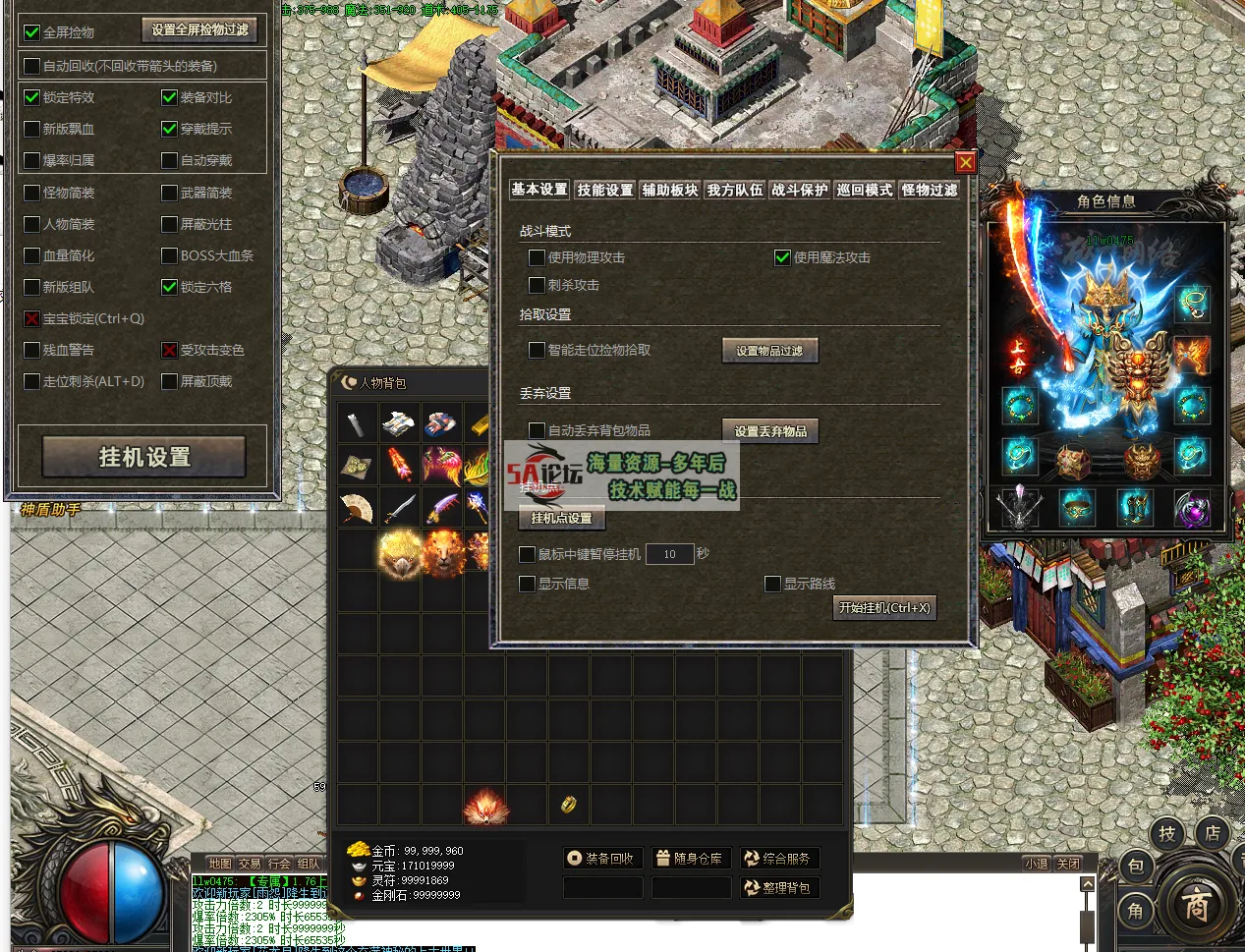Open 随身仓库 storage
The width and height of the screenshot is (1245, 952).
pos(690,858)
